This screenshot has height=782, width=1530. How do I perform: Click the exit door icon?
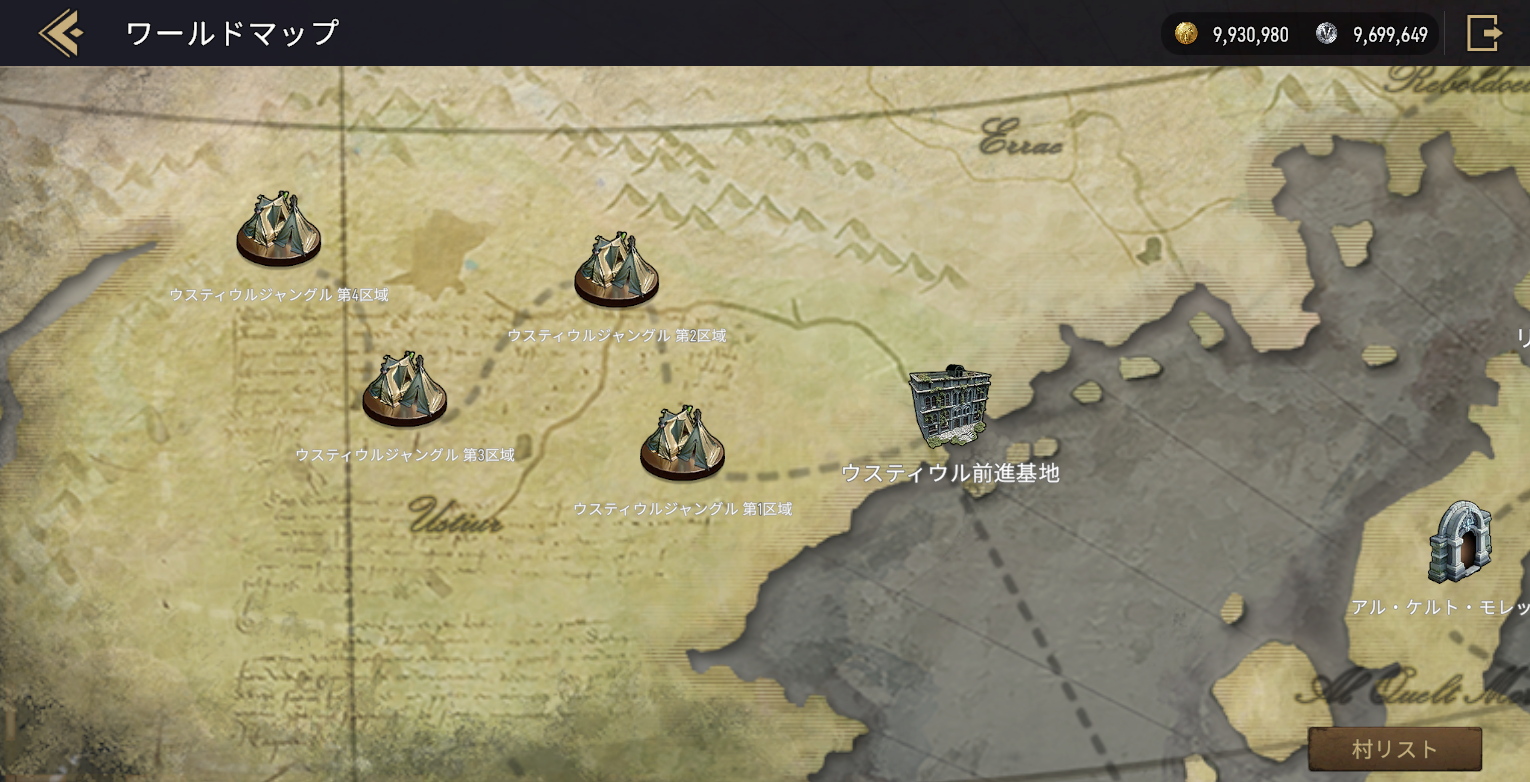[1484, 33]
